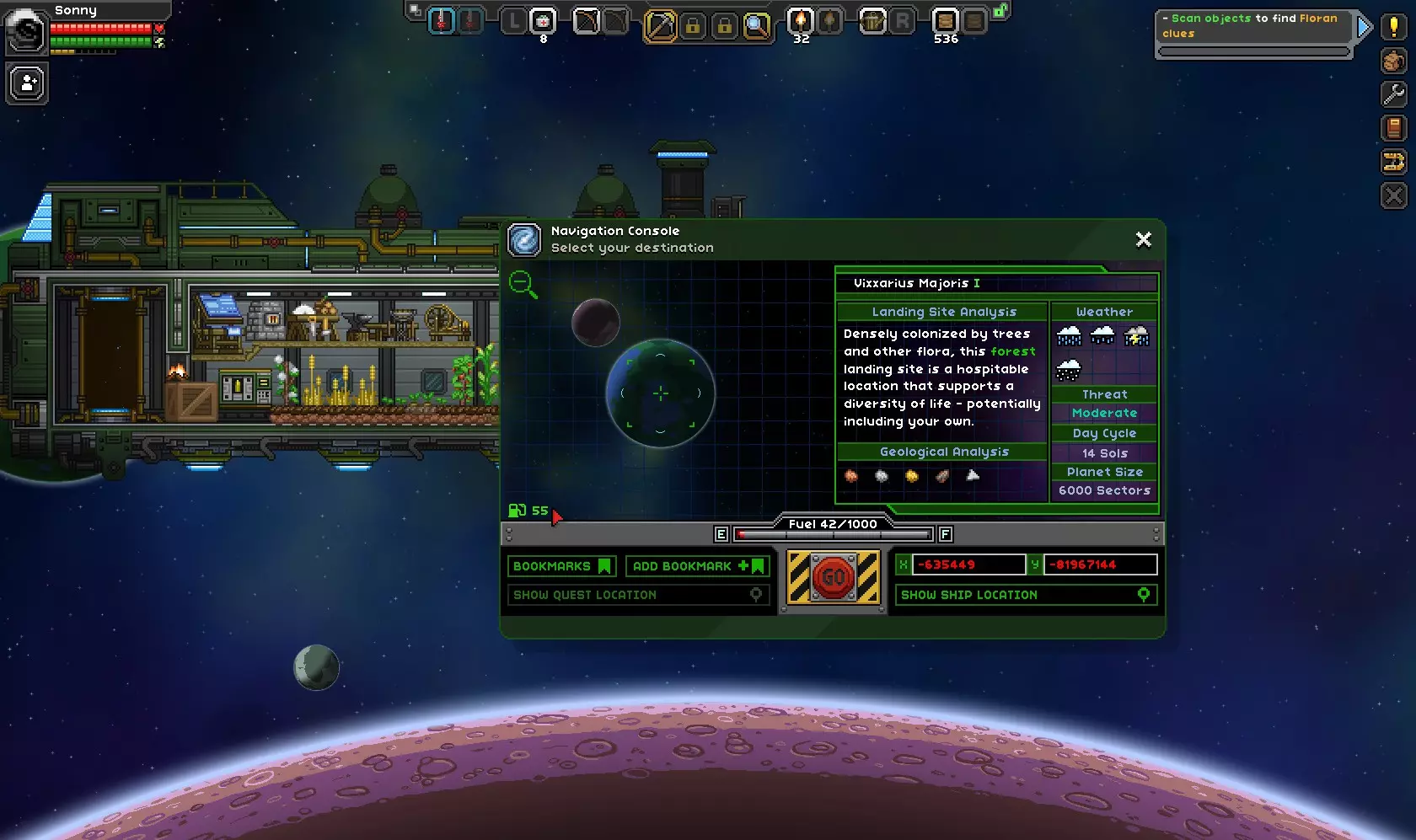Show ship location on the map

1026,595
